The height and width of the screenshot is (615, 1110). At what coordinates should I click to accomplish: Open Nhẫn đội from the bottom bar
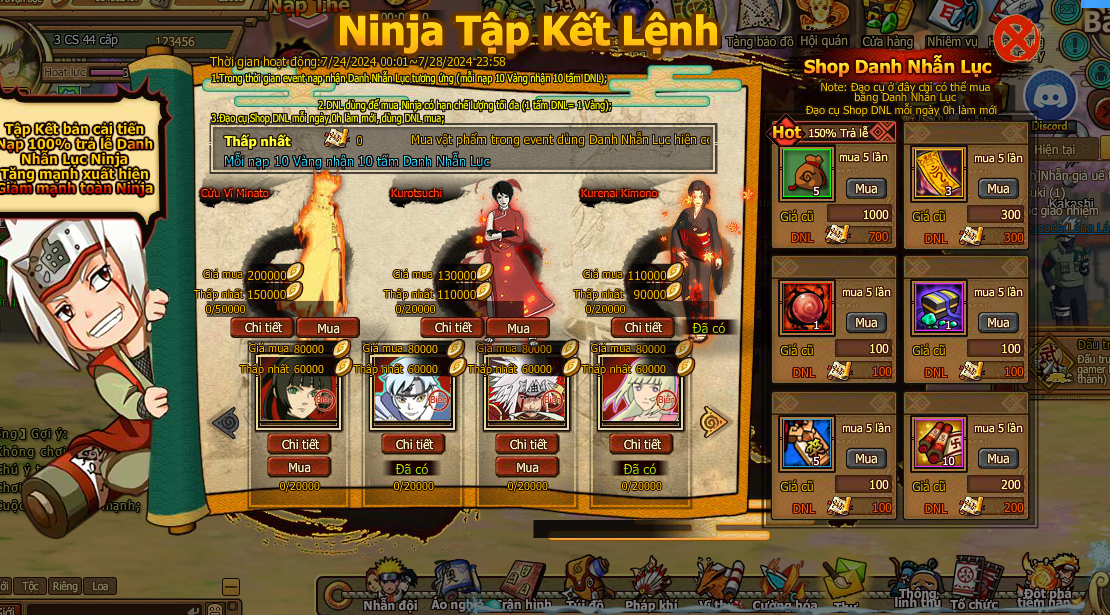coord(389,585)
